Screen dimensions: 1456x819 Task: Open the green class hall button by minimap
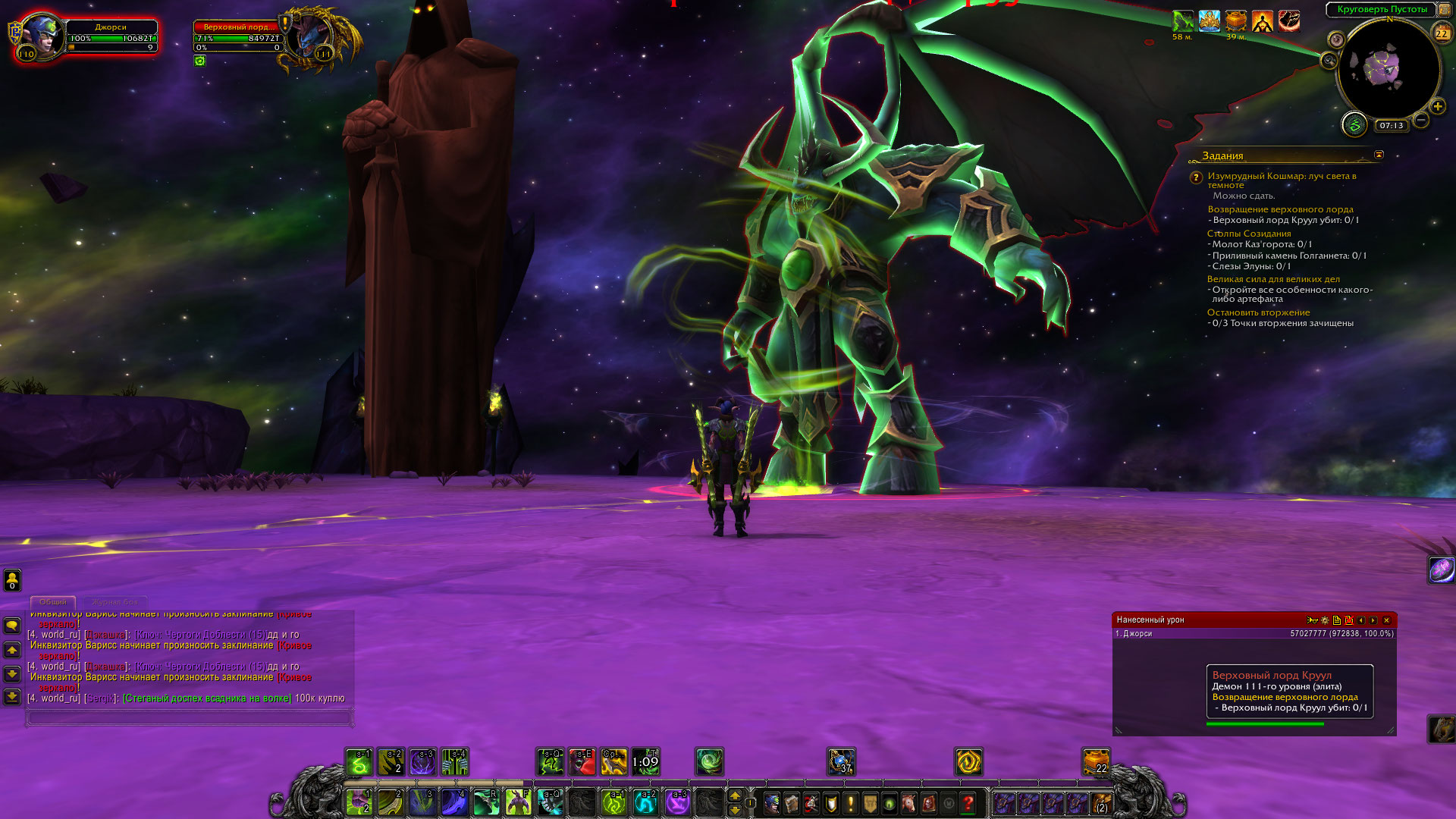[1354, 124]
